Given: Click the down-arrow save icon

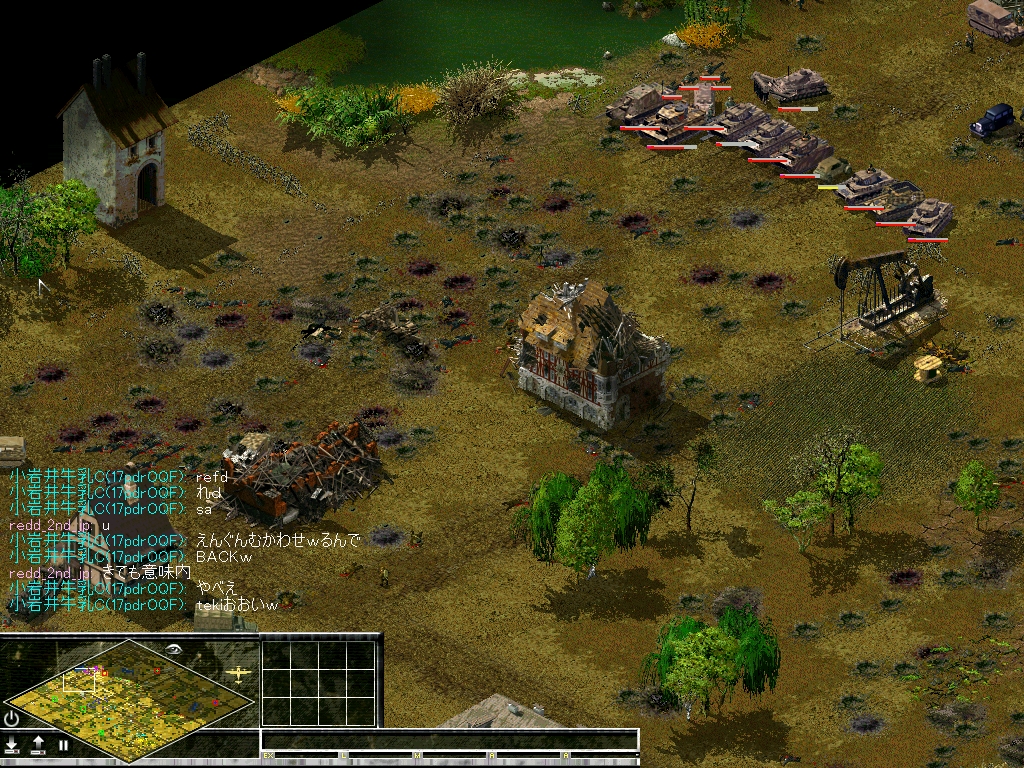Looking at the screenshot, I should pos(12,744).
